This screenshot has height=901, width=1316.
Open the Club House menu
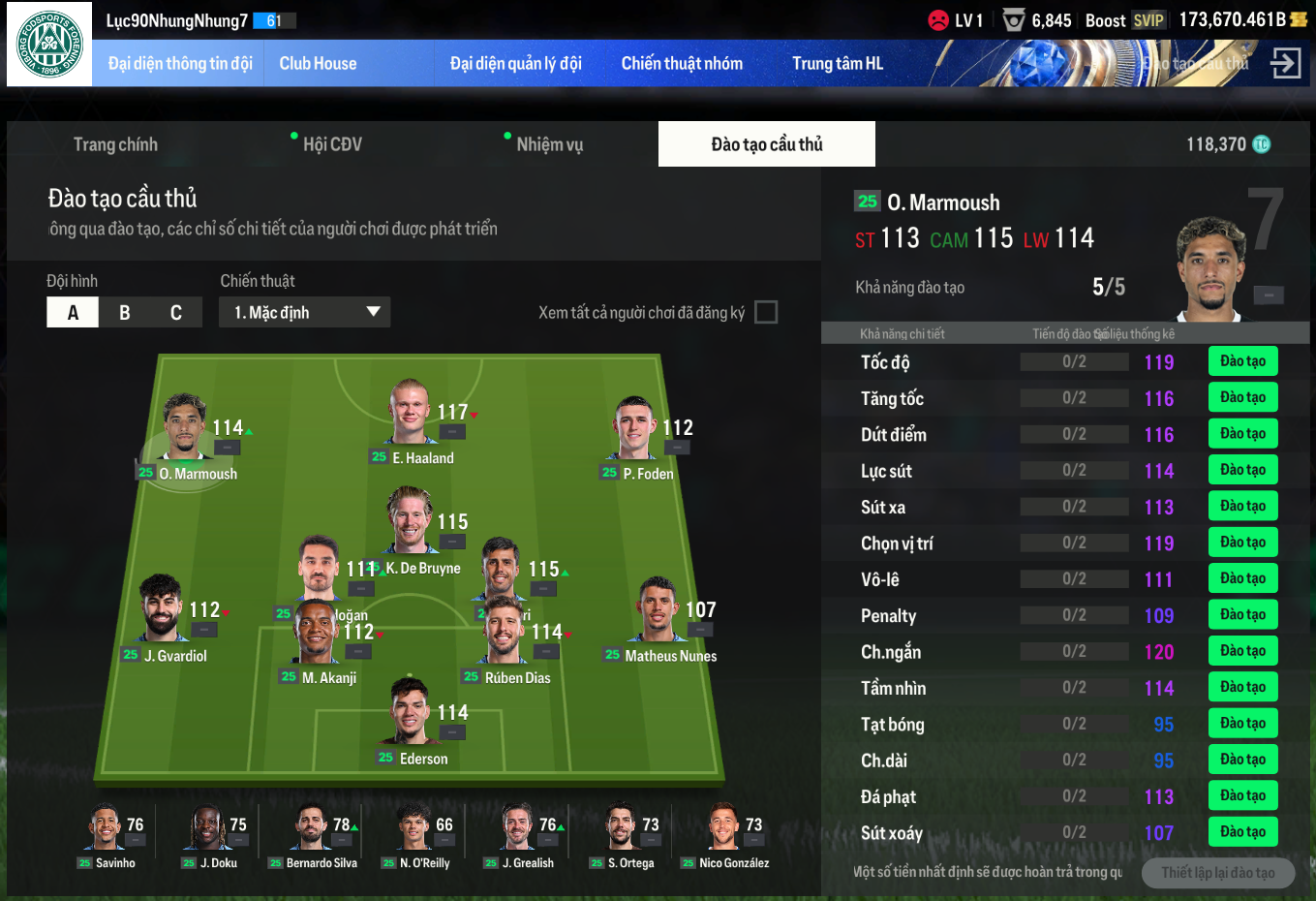tap(318, 64)
